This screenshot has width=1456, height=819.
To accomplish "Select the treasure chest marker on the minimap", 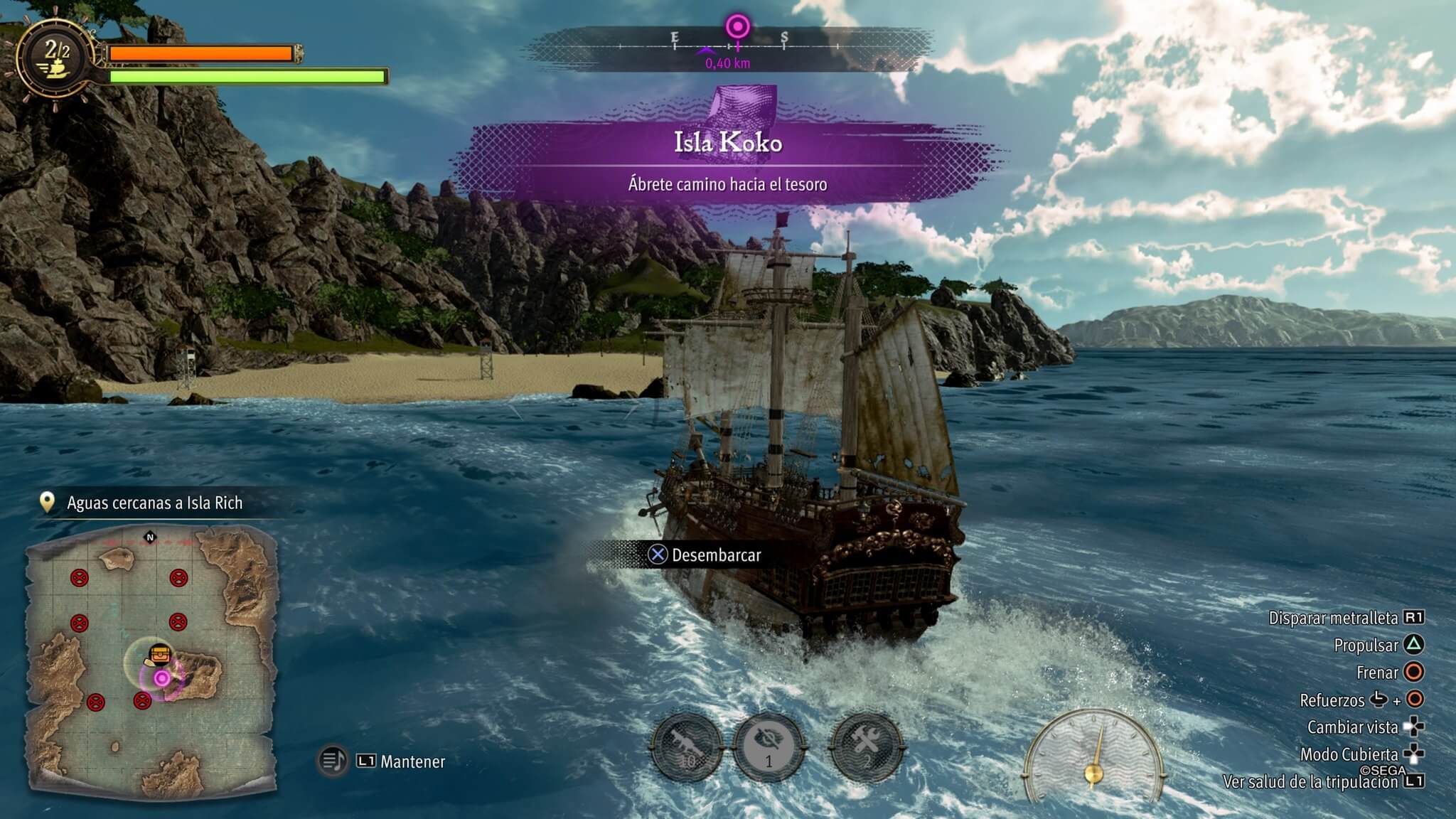I will pyautogui.click(x=160, y=654).
